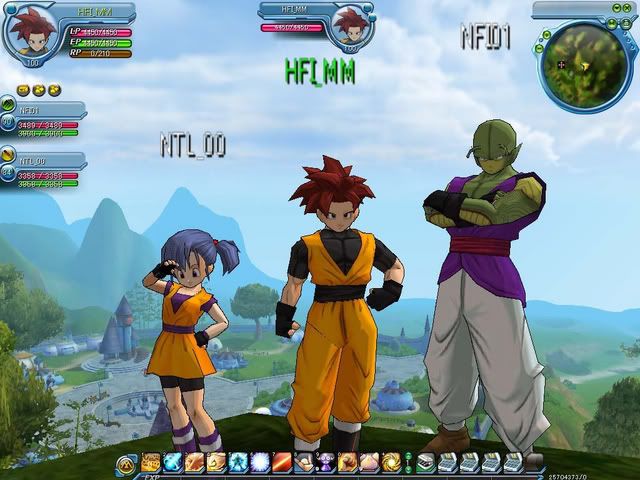Viewport: 640px width, 480px height.
Task: Activate the golden spiral skill icon
Action: (391, 462)
